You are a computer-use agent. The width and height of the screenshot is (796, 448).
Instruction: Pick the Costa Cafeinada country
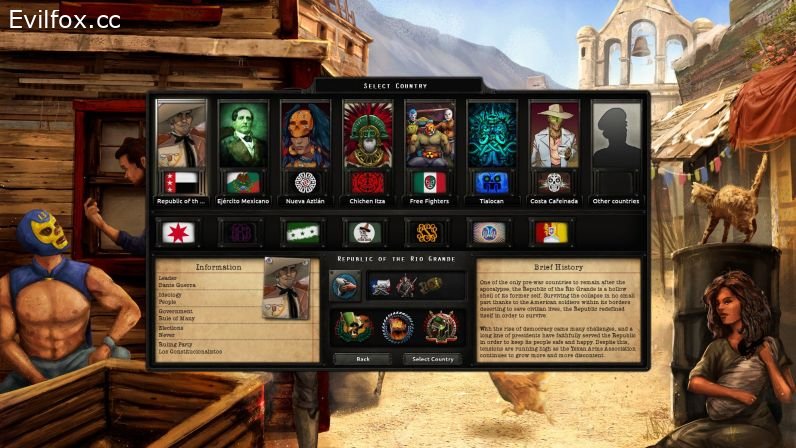tap(554, 134)
